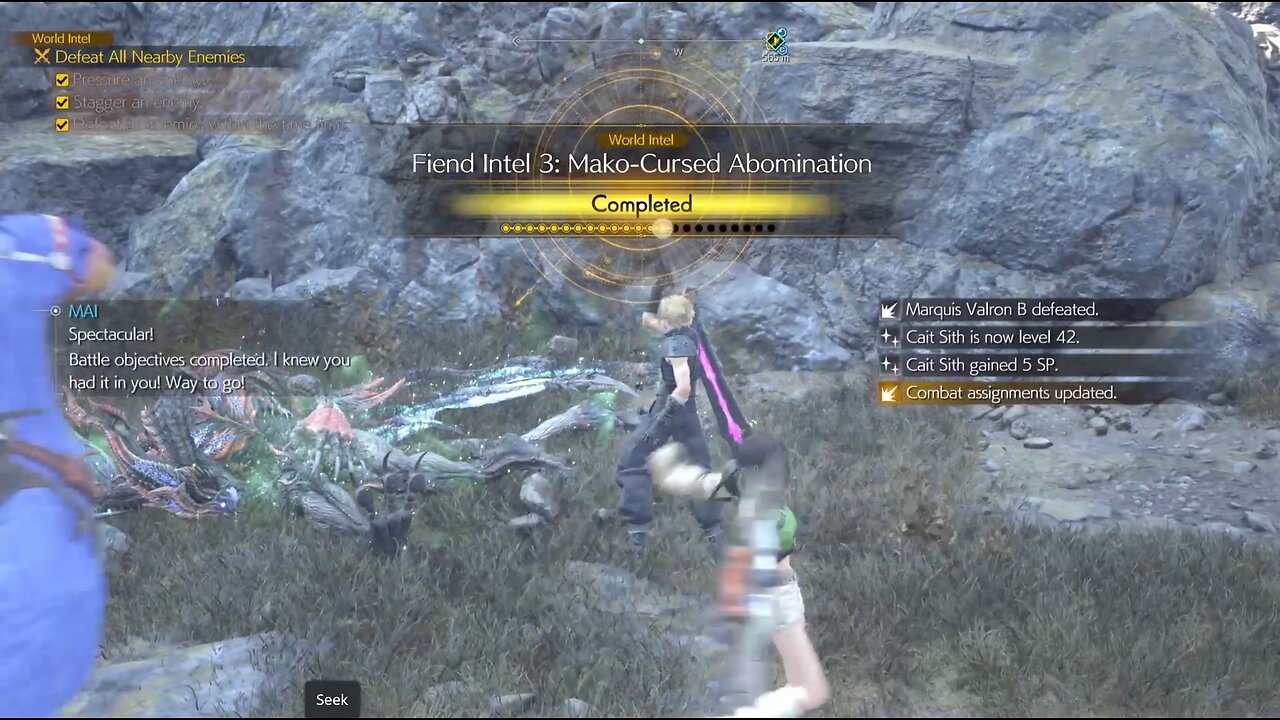Toggle the Defeat all enemies within time limit checkbox
1280x720 pixels.
(62, 126)
